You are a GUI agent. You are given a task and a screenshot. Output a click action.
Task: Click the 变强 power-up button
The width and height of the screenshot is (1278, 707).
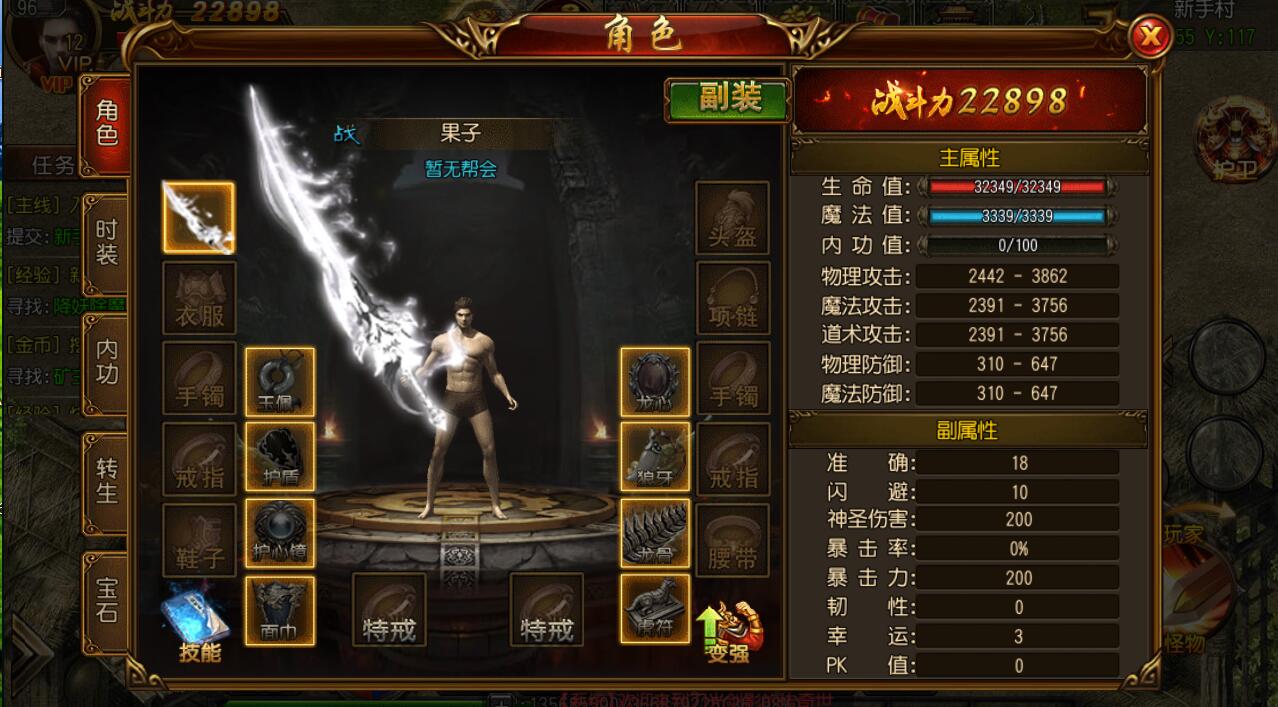(728, 632)
